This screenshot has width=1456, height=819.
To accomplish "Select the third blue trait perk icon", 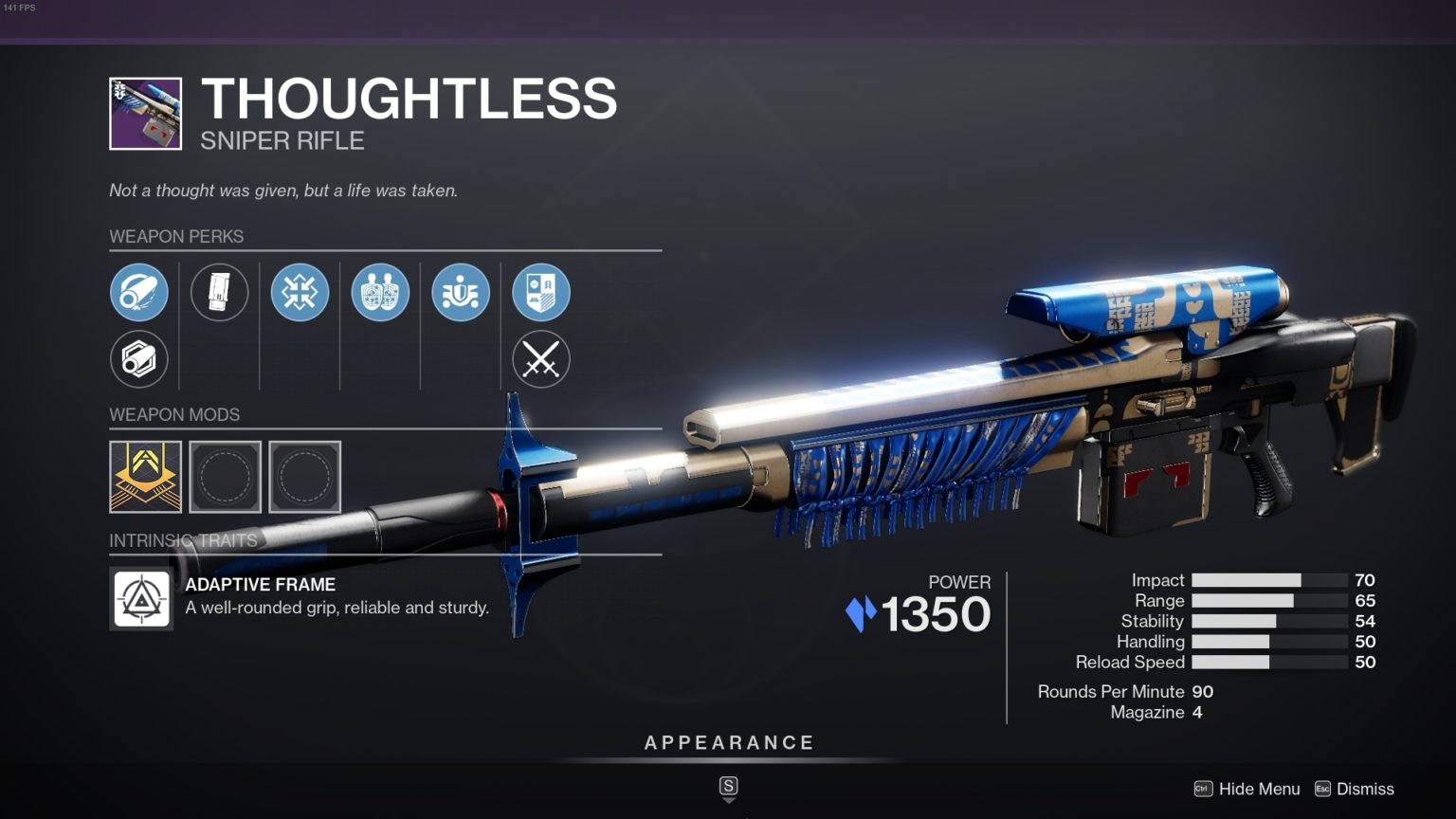I will (460, 292).
